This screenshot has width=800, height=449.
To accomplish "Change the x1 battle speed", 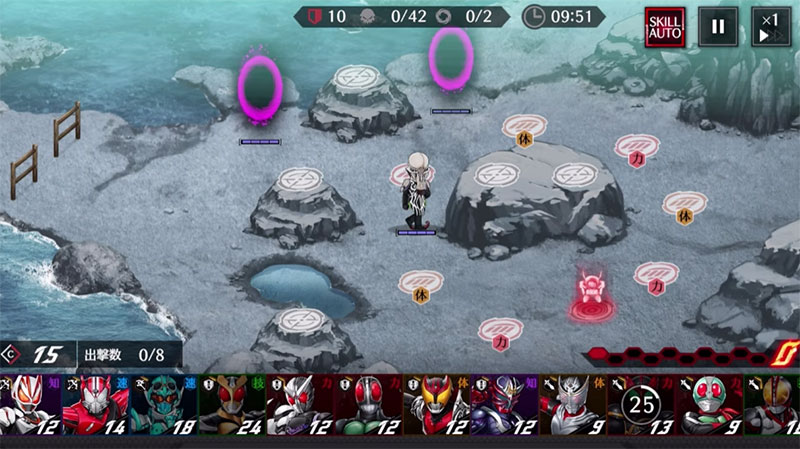I will coord(769,27).
